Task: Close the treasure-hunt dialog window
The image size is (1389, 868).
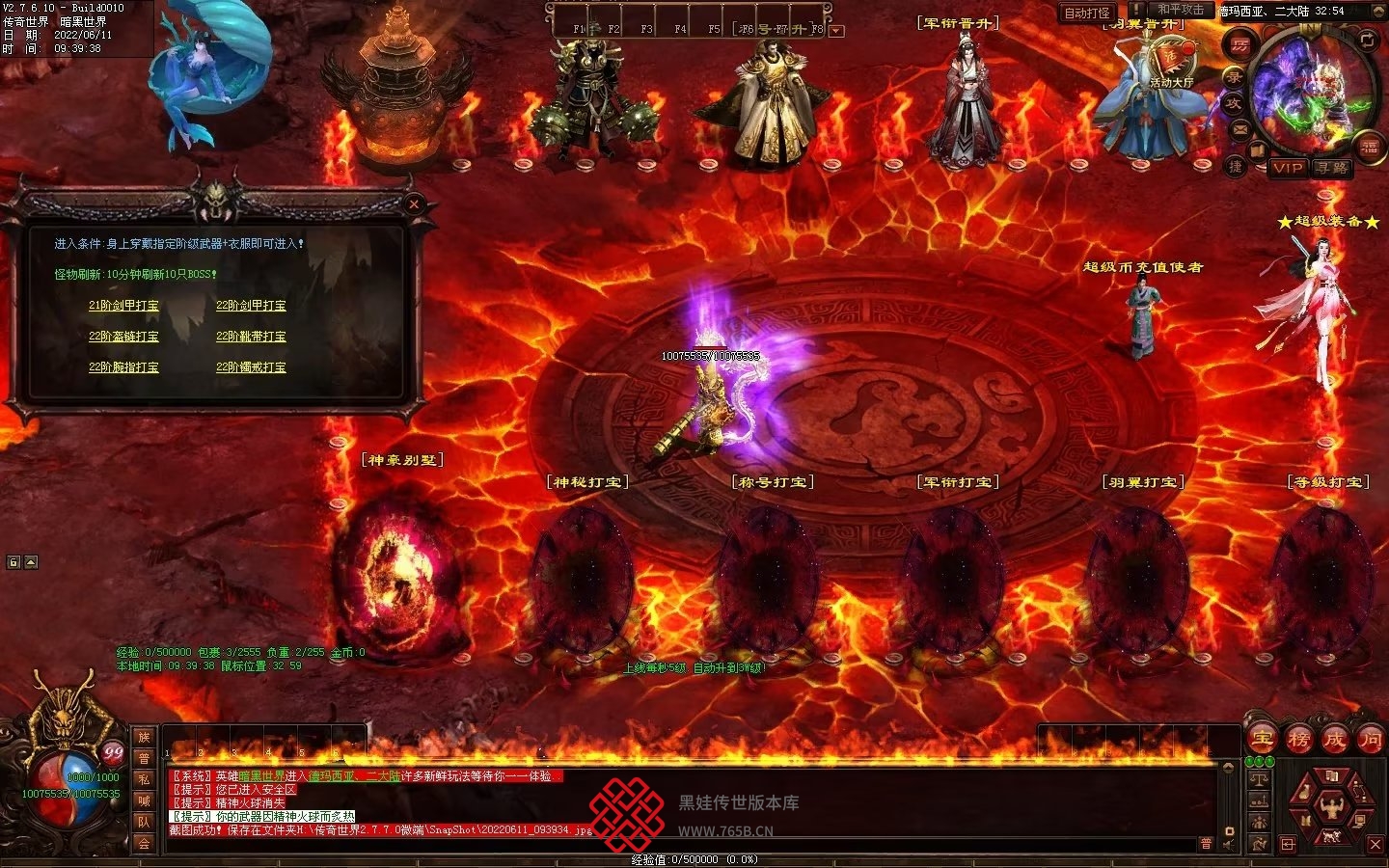Action: click(x=414, y=203)
